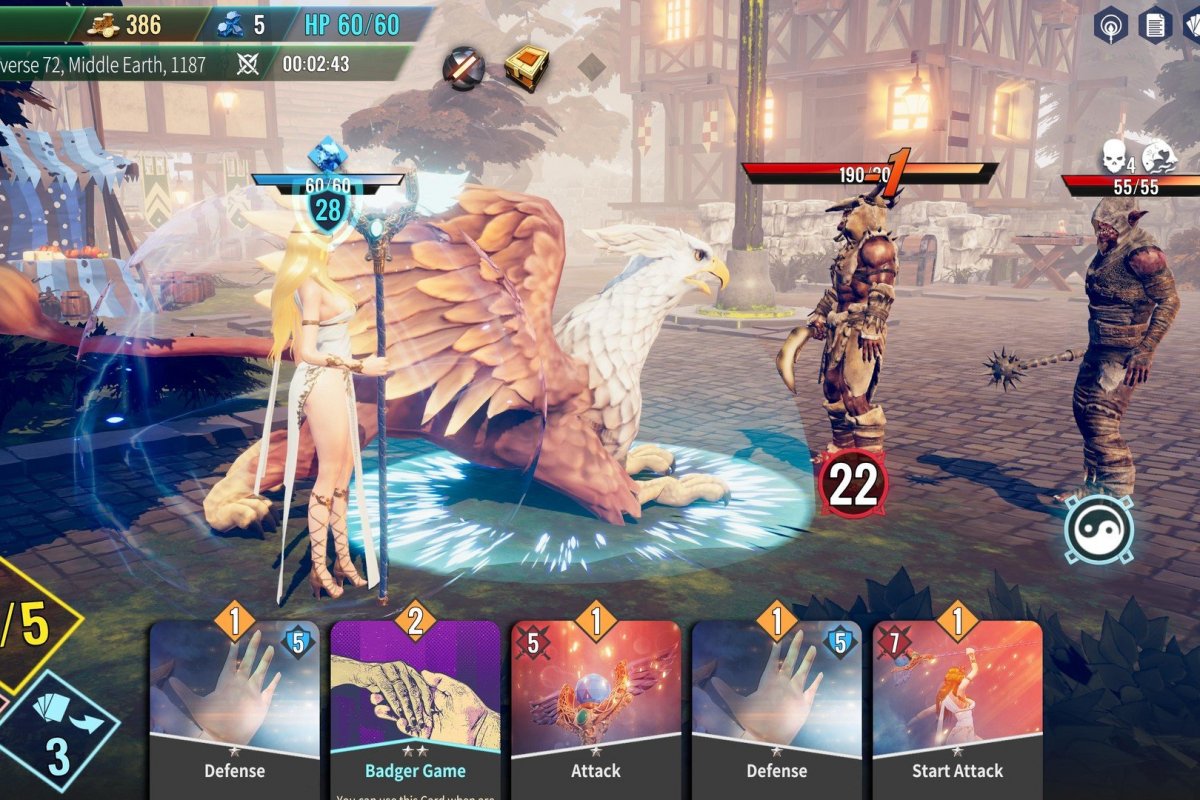Open the document log hexagon icon

click(x=1155, y=25)
